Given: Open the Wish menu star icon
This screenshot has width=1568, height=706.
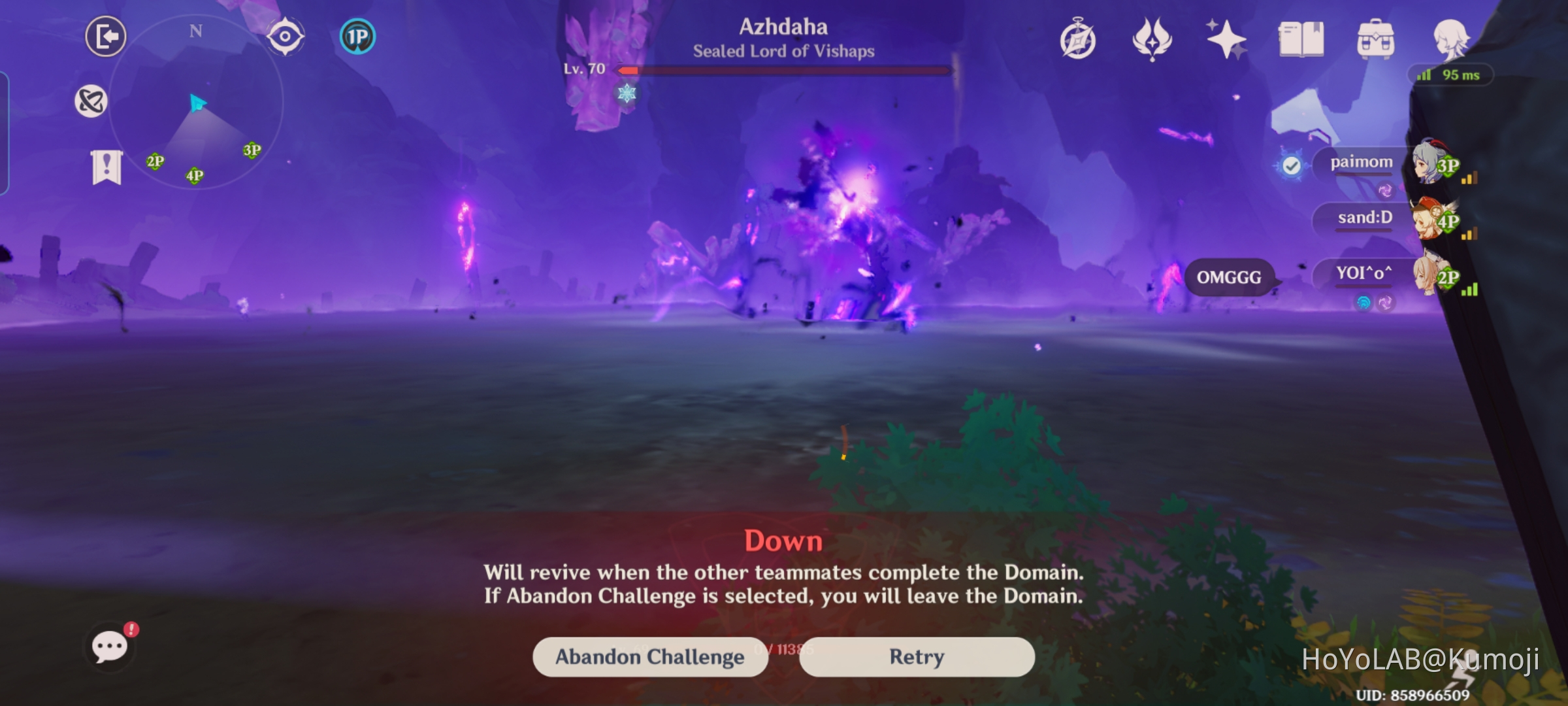Looking at the screenshot, I should [1227, 41].
